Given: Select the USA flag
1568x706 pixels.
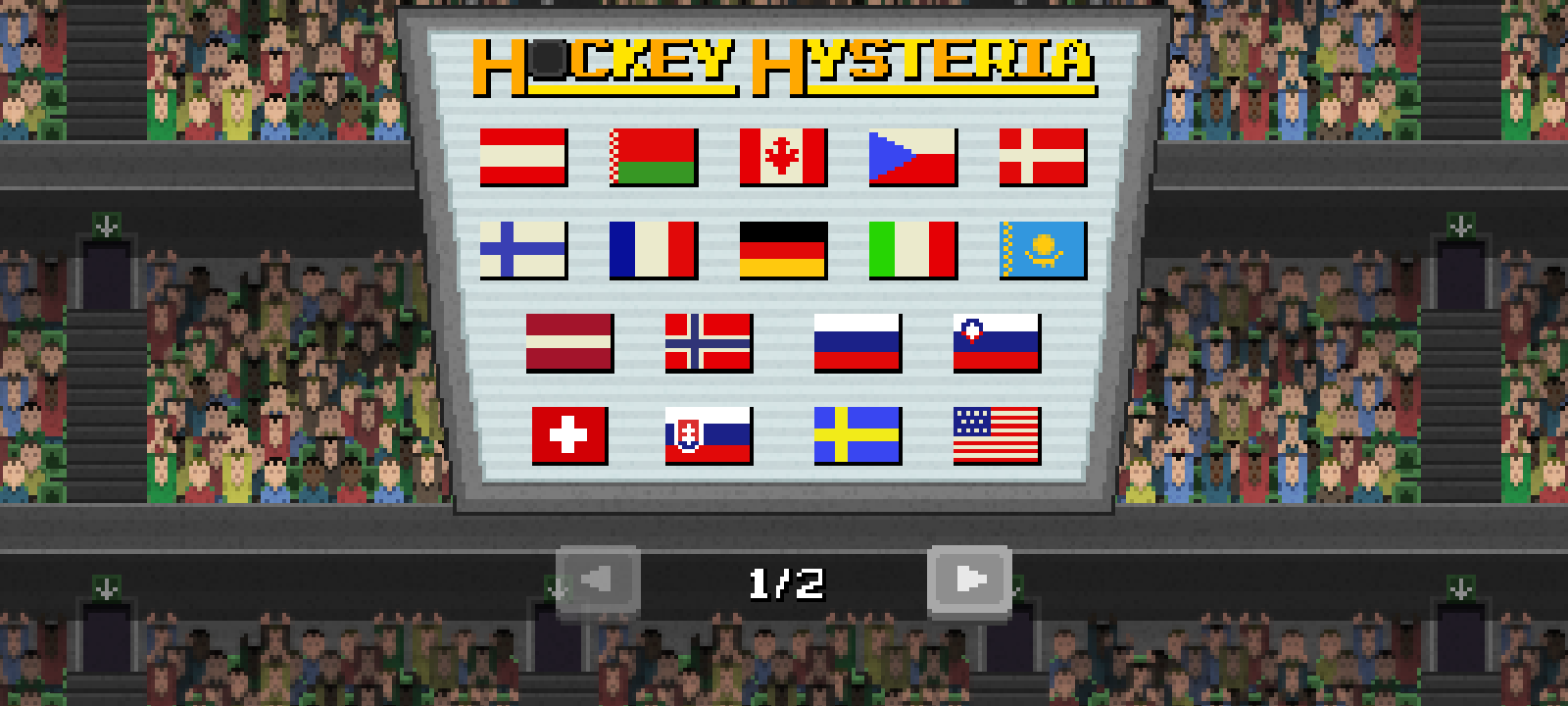Looking at the screenshot, I should (x=997, y=433).
